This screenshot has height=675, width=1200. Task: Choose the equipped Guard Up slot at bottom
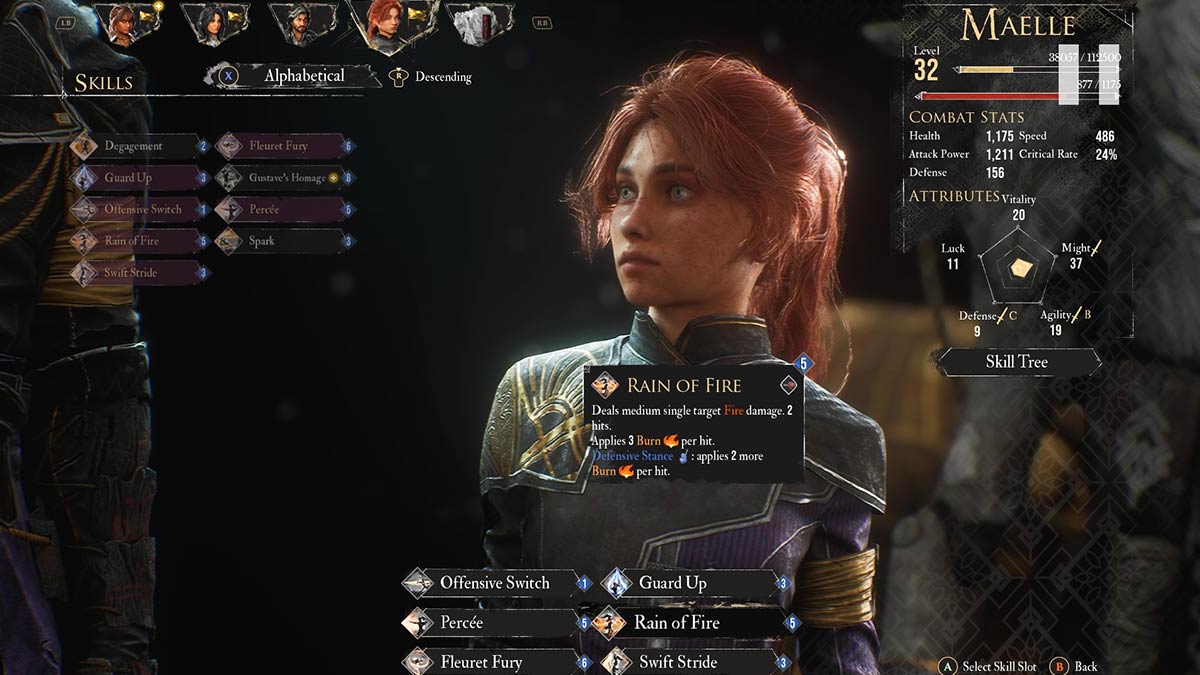688,583
